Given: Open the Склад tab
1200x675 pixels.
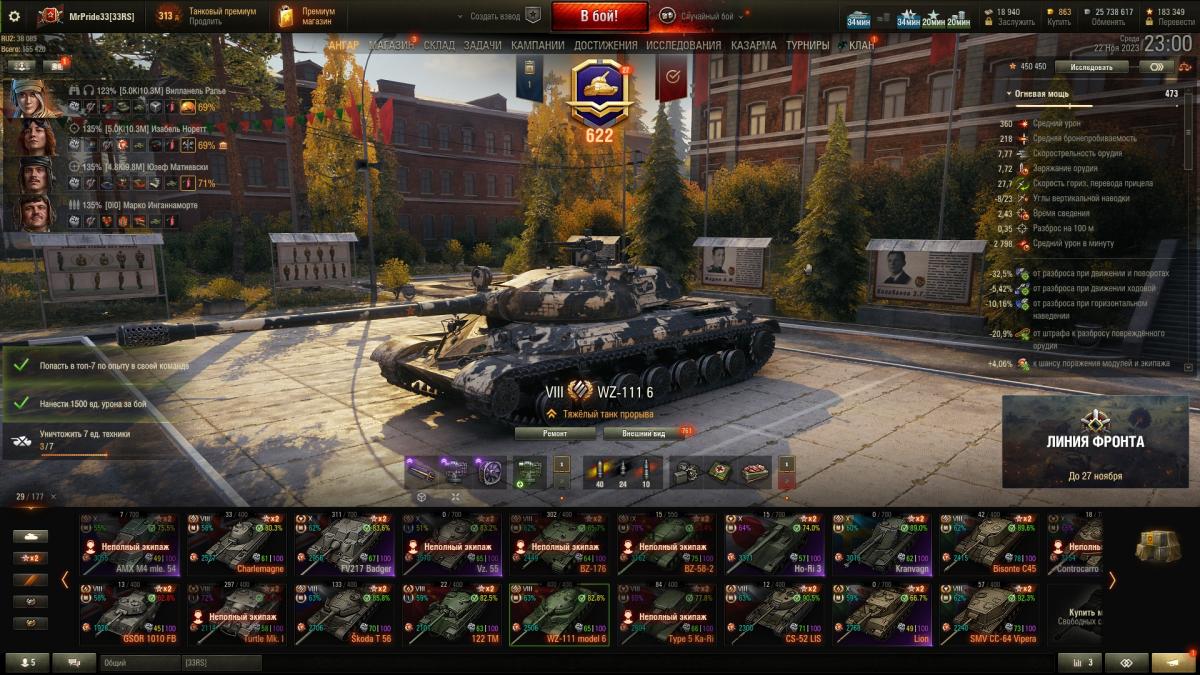Looking at the screenshot, I should pos(439,46).
